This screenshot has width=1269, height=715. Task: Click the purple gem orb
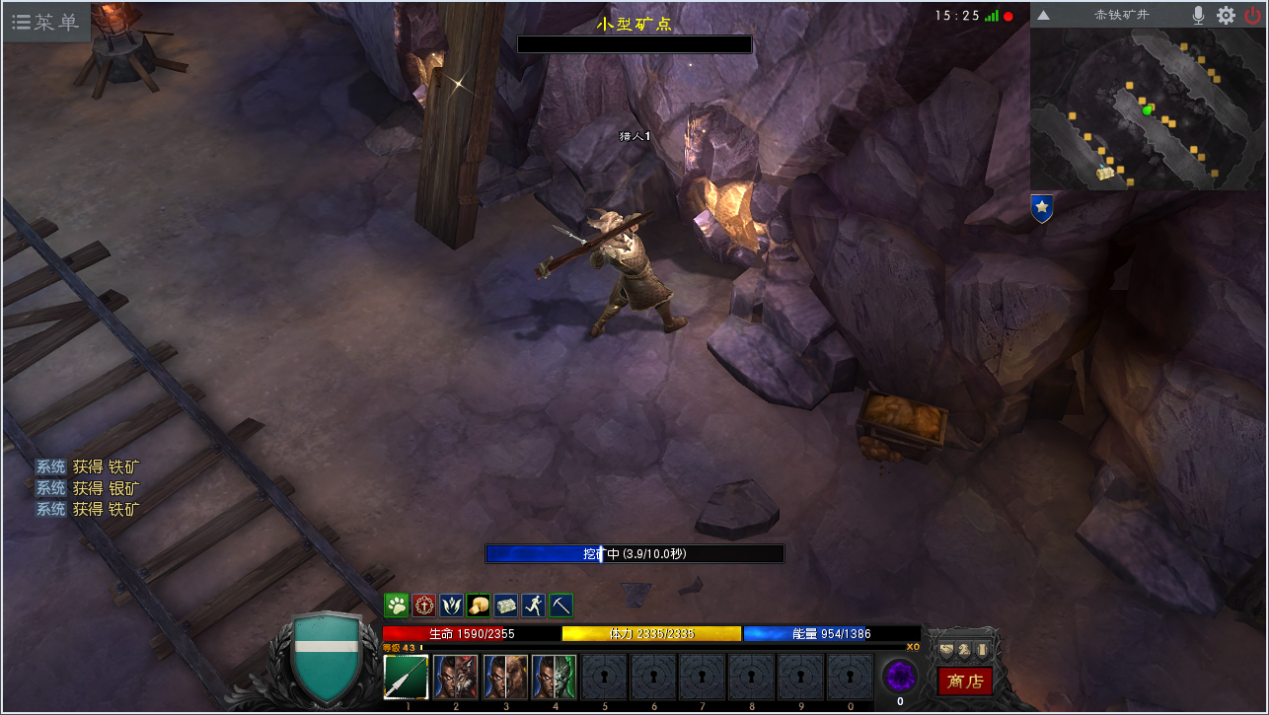point(899,677)
